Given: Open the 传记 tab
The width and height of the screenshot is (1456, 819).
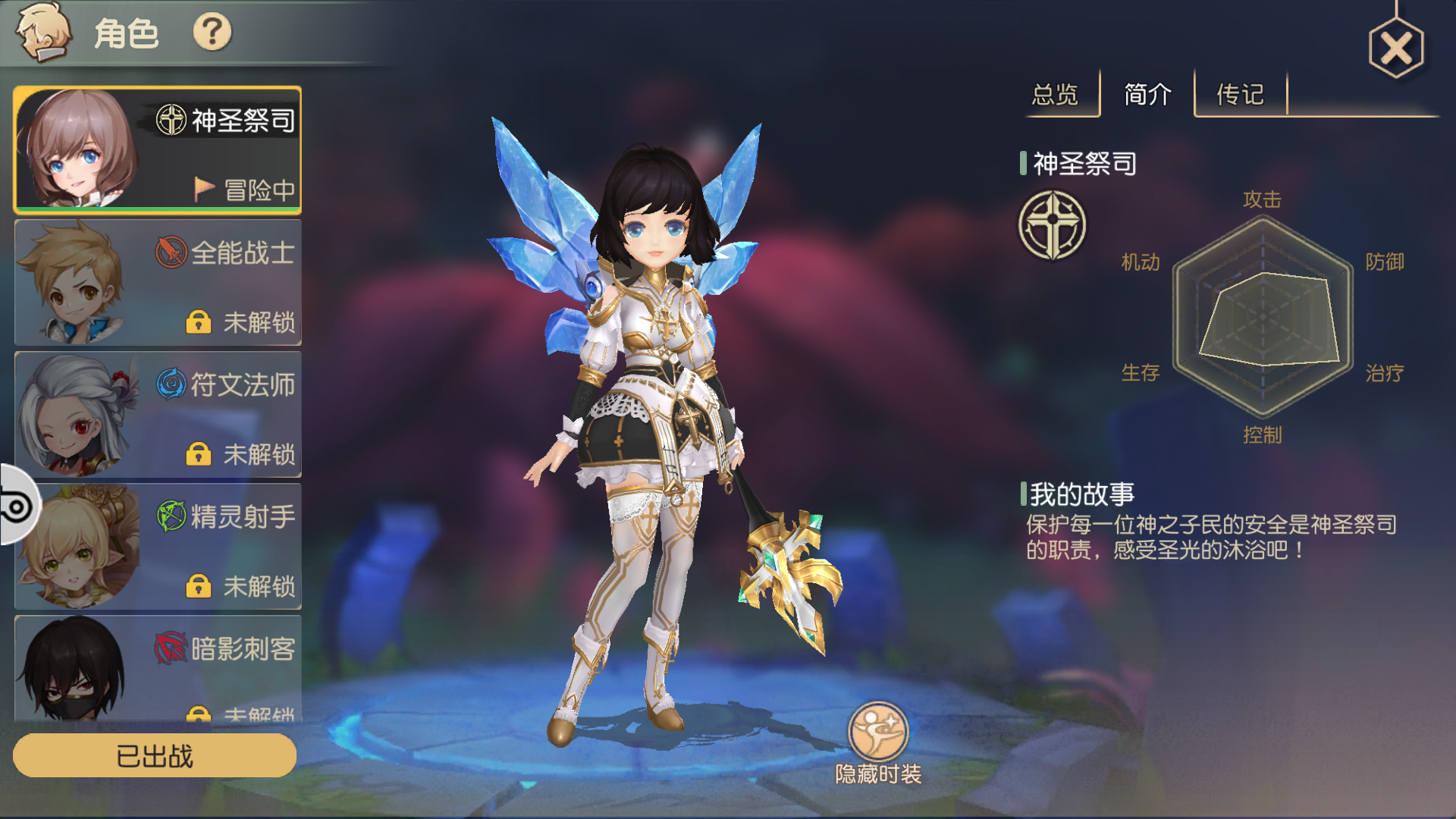Looking at the screenshot, I should pos(1238,95).
